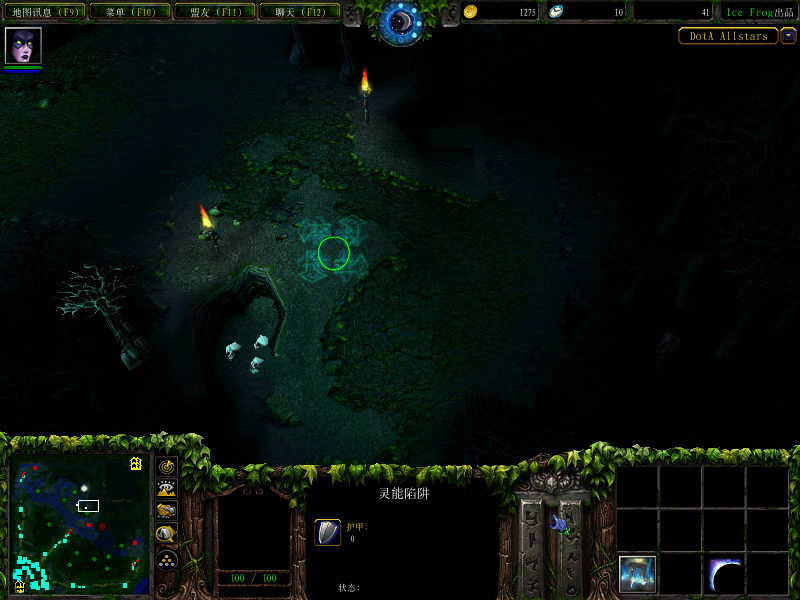800x600 pixels.
Task: Collapse the scoreboard with the arrow button
Action: coord(788,36)
